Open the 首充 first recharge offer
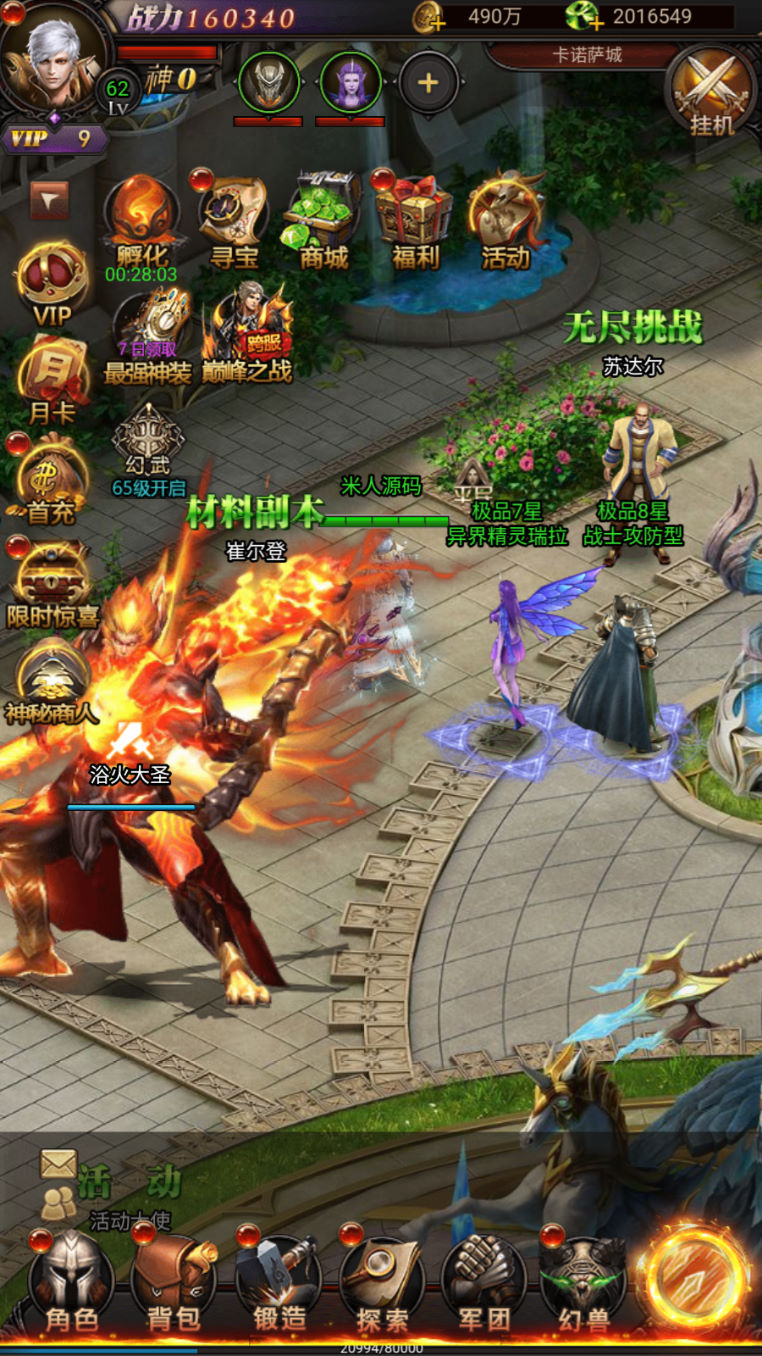Image resolution: width=762 pixels, height=1356 pixels. tap(51, 478)
